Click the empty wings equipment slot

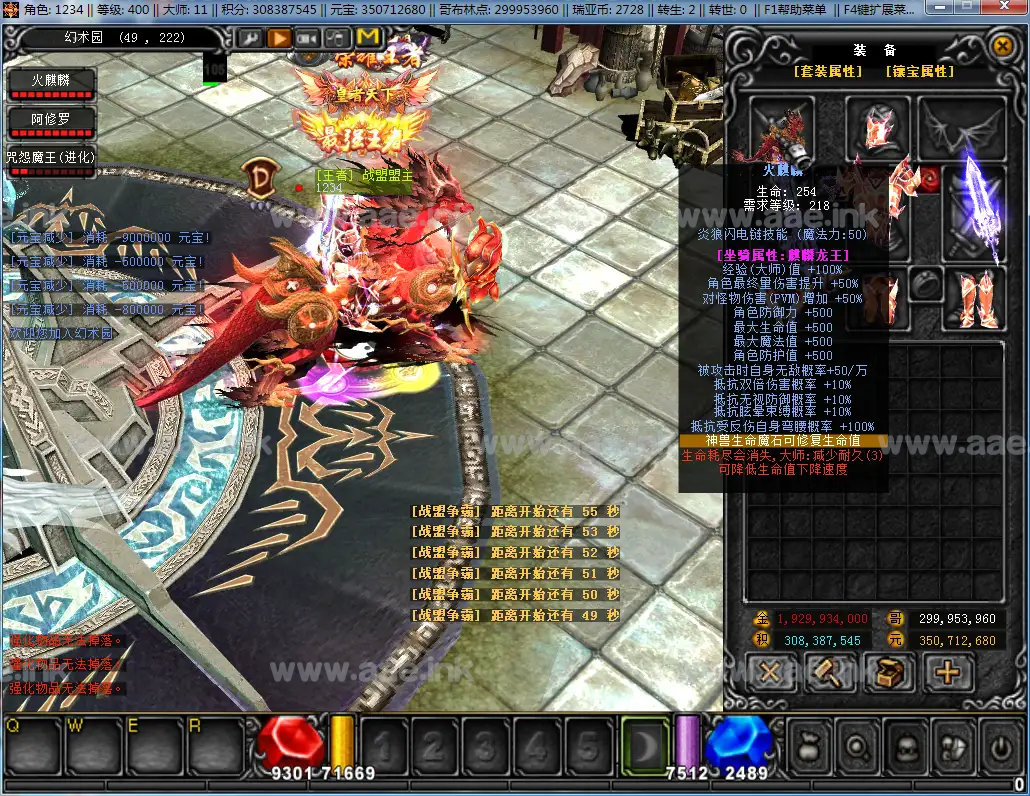(x=962, y=129)
